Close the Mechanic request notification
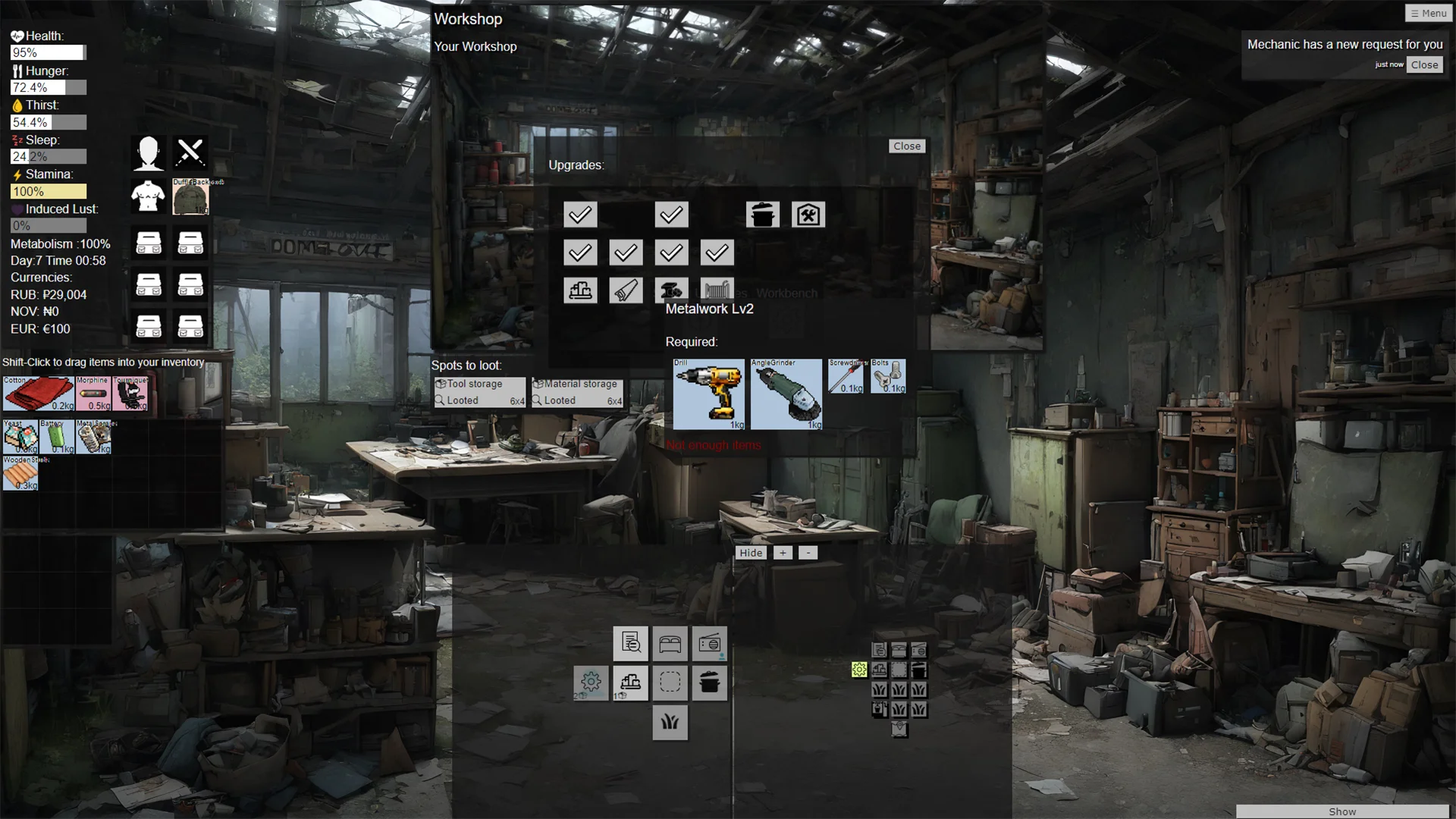 tap(1424, 65)
